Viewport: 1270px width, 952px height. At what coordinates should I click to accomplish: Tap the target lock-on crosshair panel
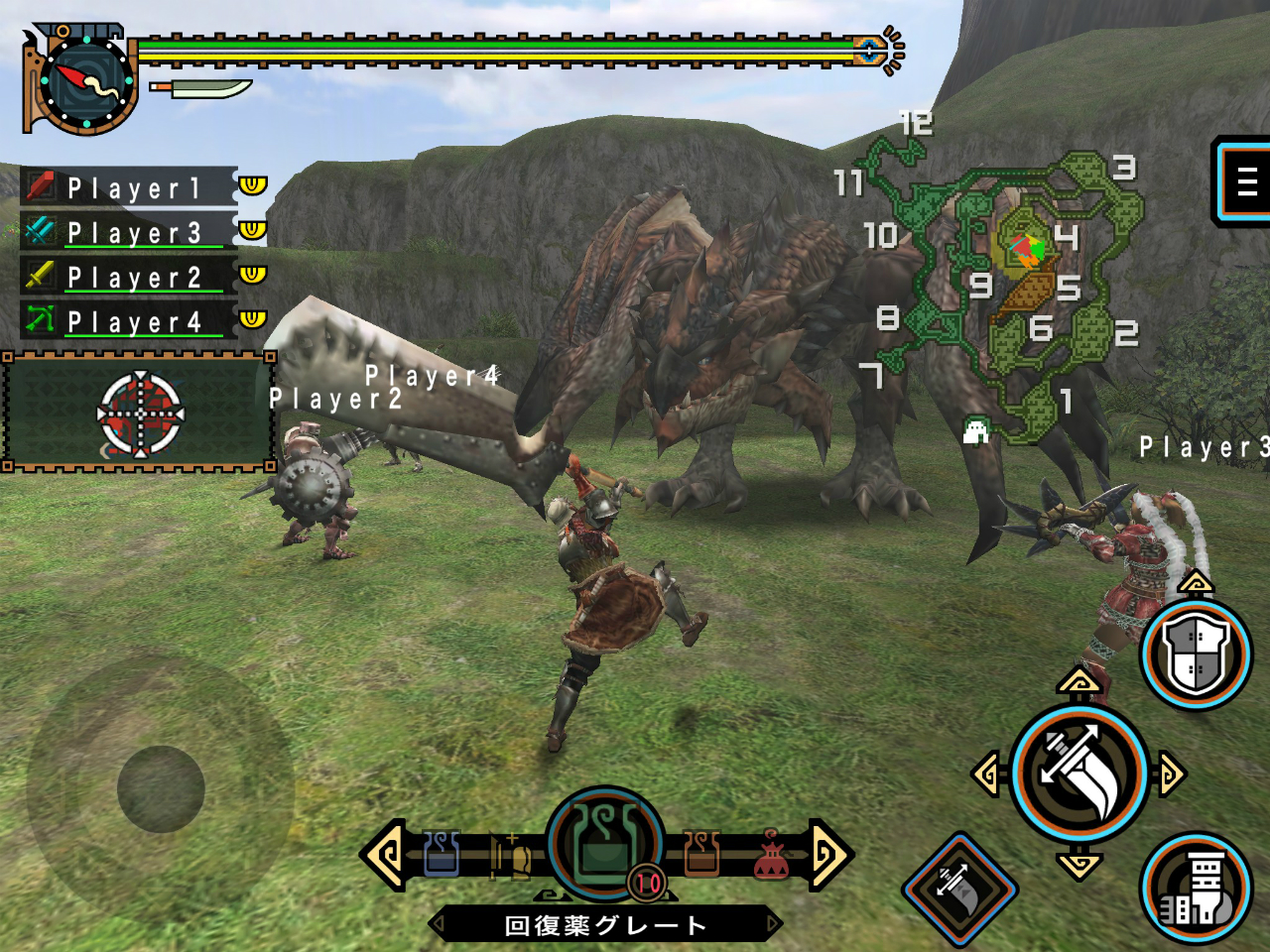click(x=139, y=413)
